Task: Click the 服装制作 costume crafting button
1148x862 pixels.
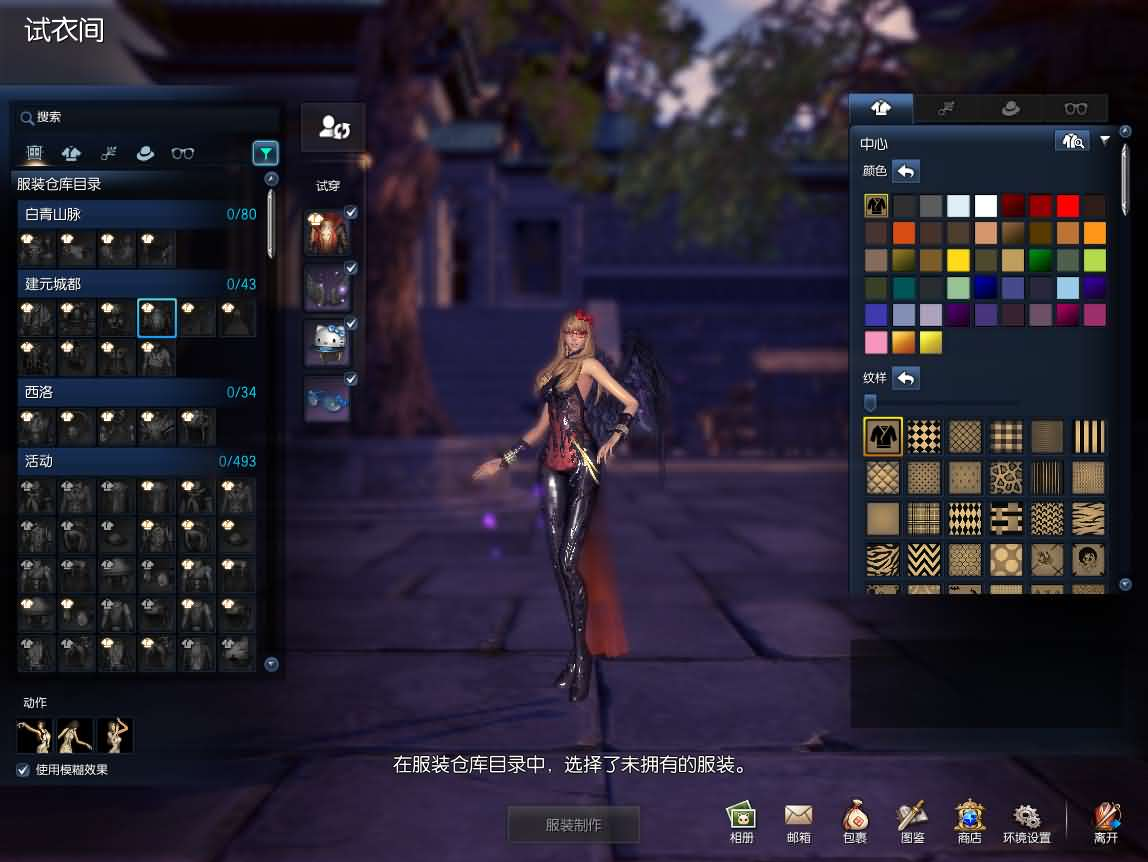Action: [x=573, y=825]
